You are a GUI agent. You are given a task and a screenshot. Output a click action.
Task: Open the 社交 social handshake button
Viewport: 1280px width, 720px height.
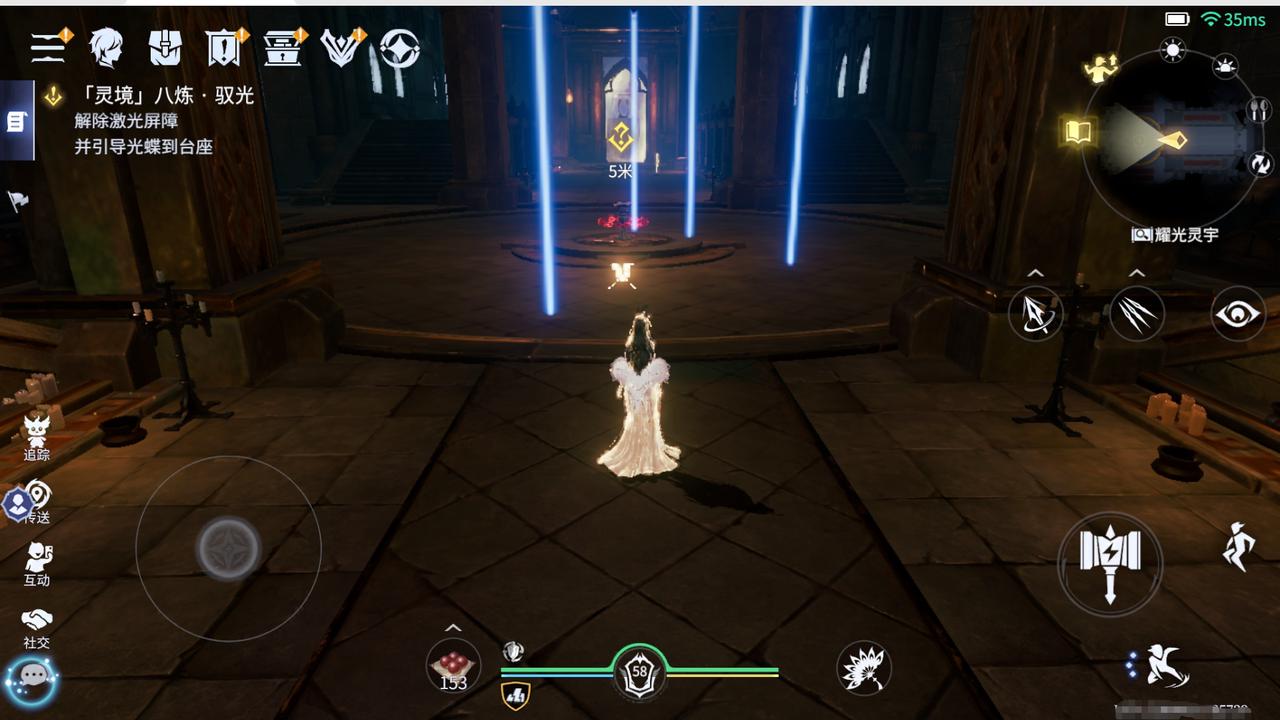(x=37, y=626)
